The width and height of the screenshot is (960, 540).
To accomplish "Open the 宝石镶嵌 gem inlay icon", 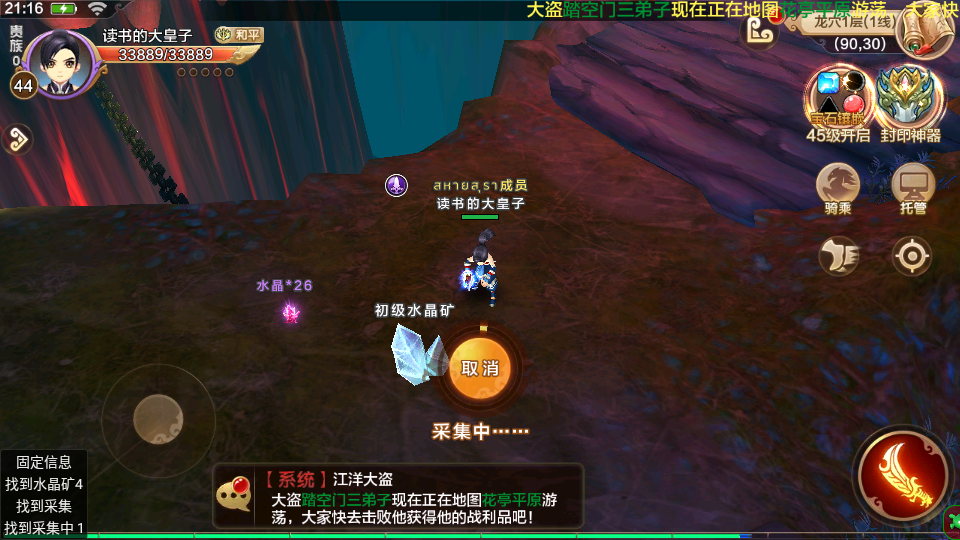I will [838, 98].
